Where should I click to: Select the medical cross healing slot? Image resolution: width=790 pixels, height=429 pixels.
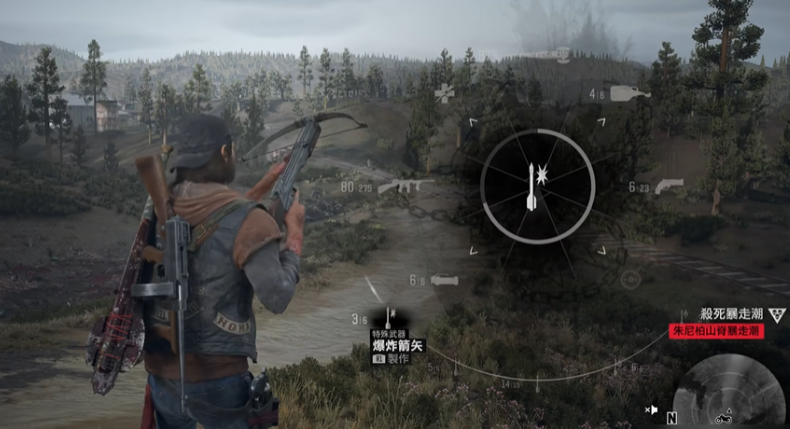[443, 93]
